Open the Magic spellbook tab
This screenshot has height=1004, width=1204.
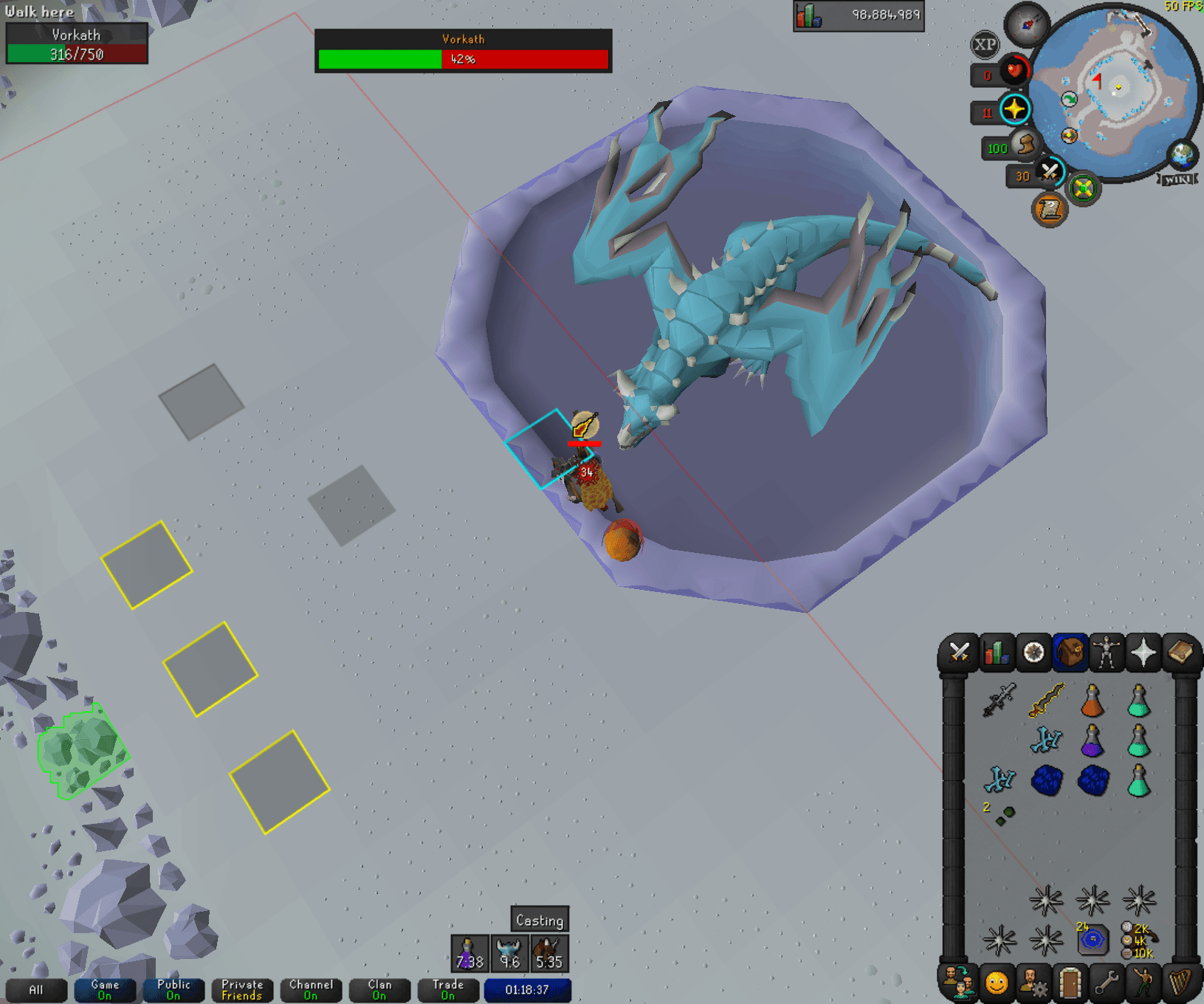1182,653
